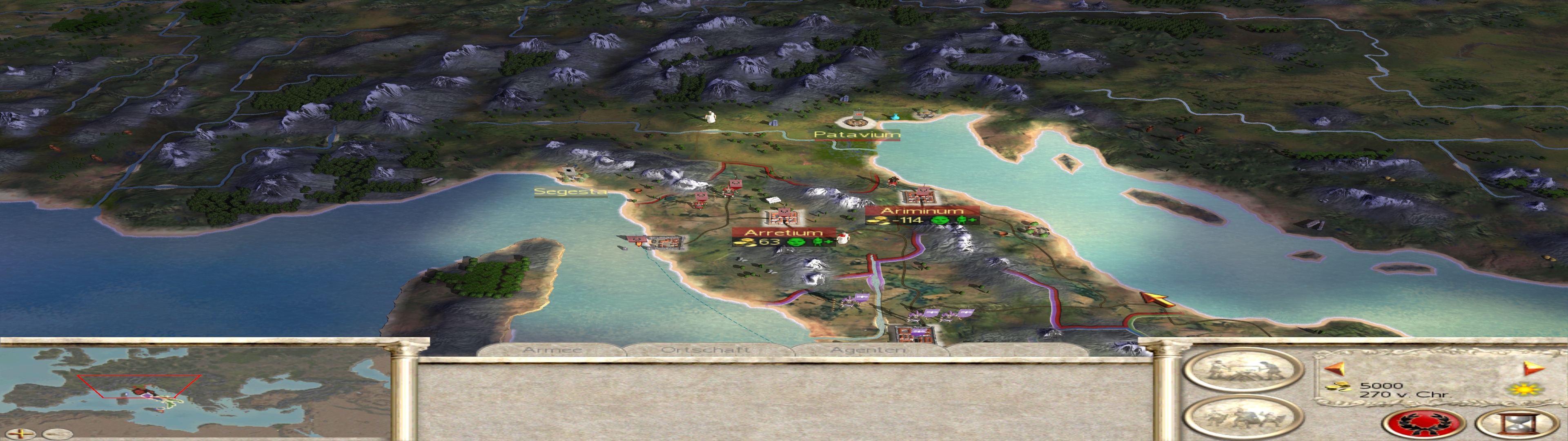The image size is (1568, 441).
Task: Select the Patavium settlement label
Action: click(856, 134)
